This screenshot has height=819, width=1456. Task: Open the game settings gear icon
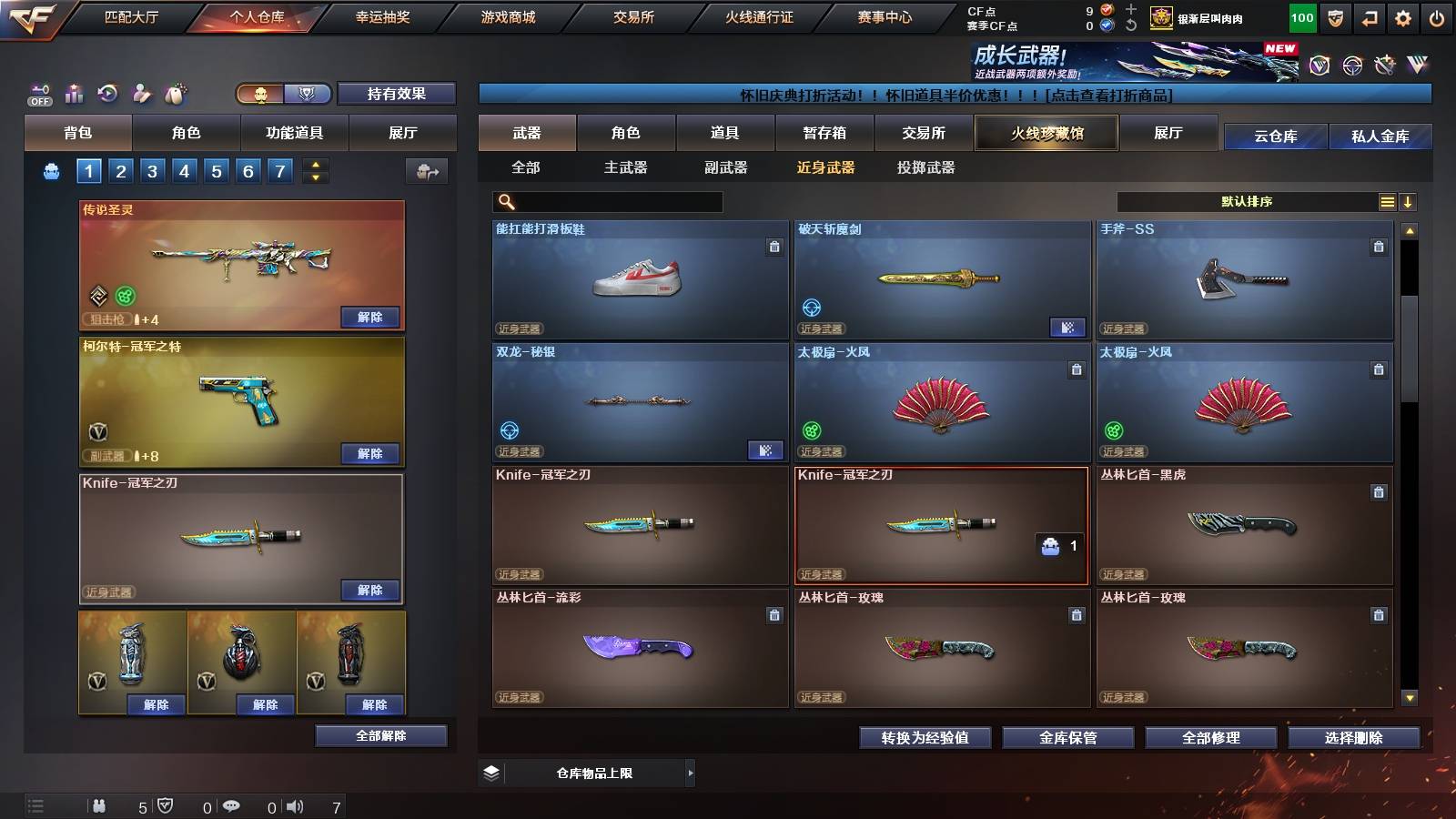(1404, 16)
